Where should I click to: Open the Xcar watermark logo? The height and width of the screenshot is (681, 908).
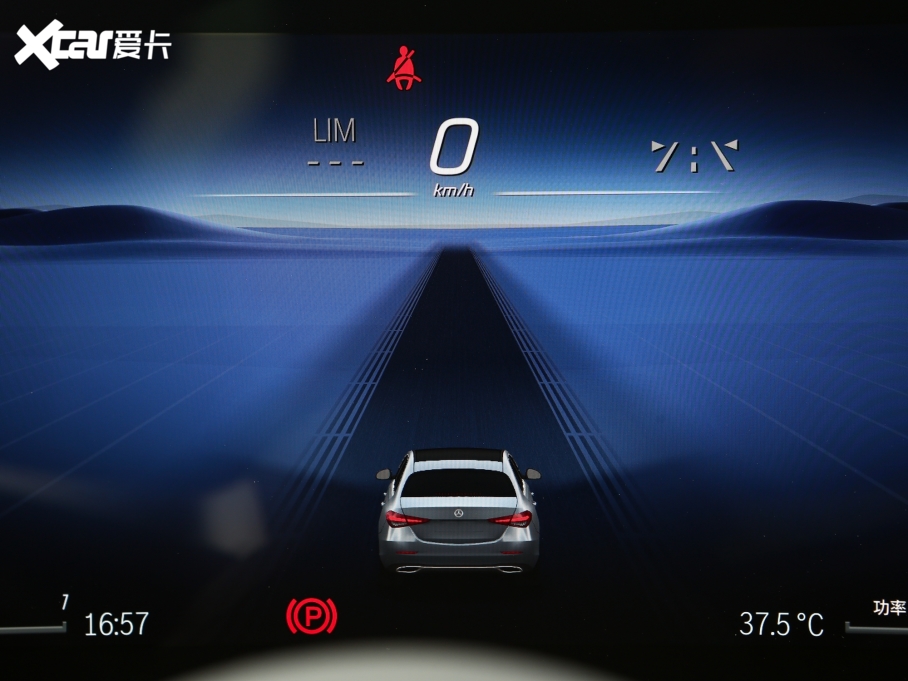(x=92, y=45)
